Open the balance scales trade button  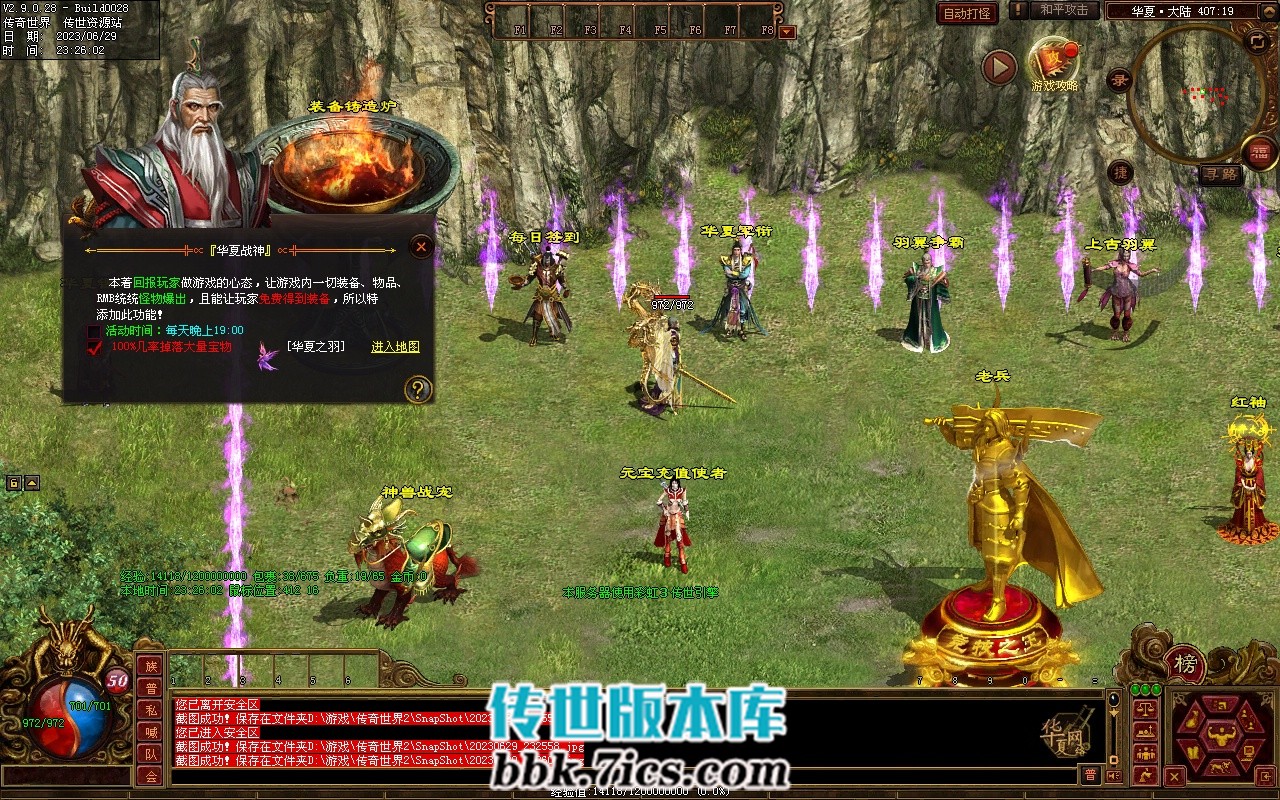1146,709
